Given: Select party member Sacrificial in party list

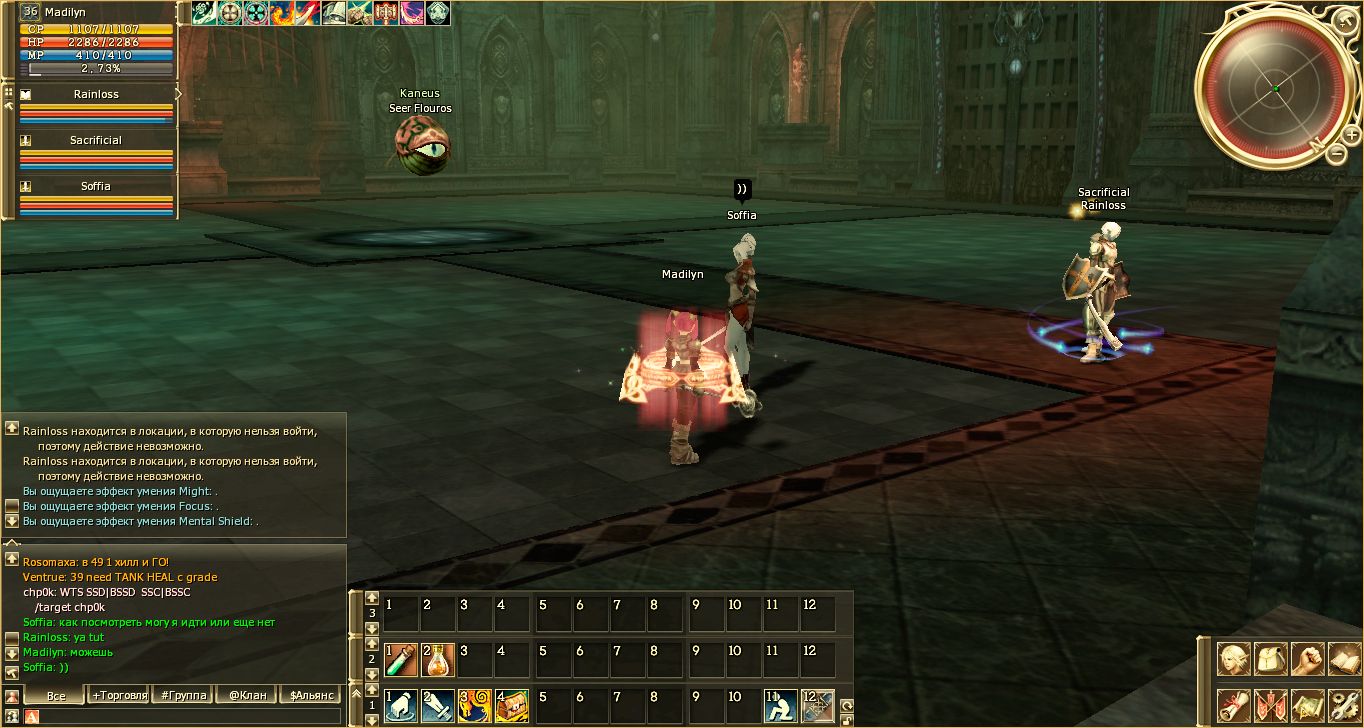Looking at the screenshot, I should point(96,140).
